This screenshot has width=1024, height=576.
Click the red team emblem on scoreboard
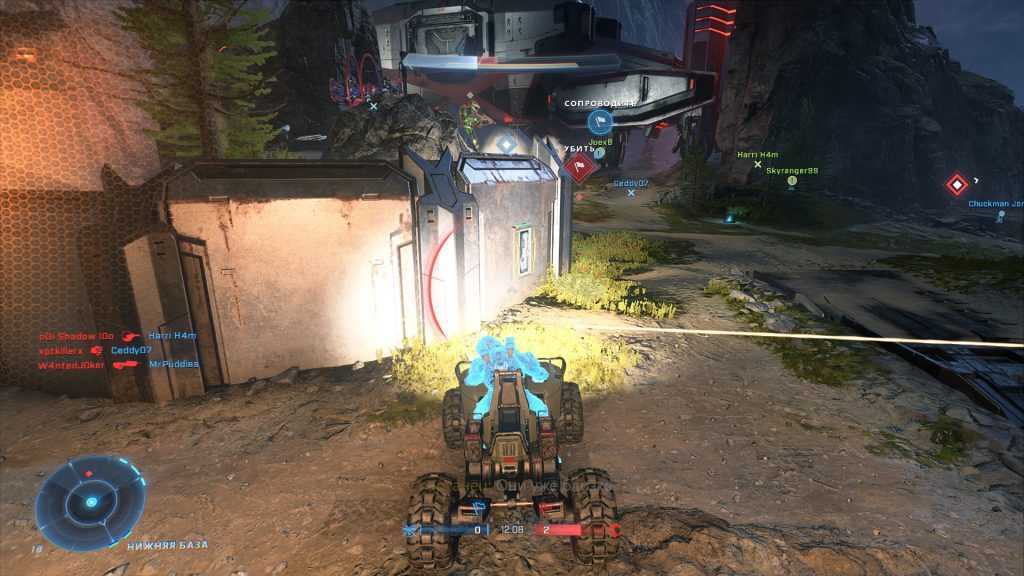tap(612, 530)
